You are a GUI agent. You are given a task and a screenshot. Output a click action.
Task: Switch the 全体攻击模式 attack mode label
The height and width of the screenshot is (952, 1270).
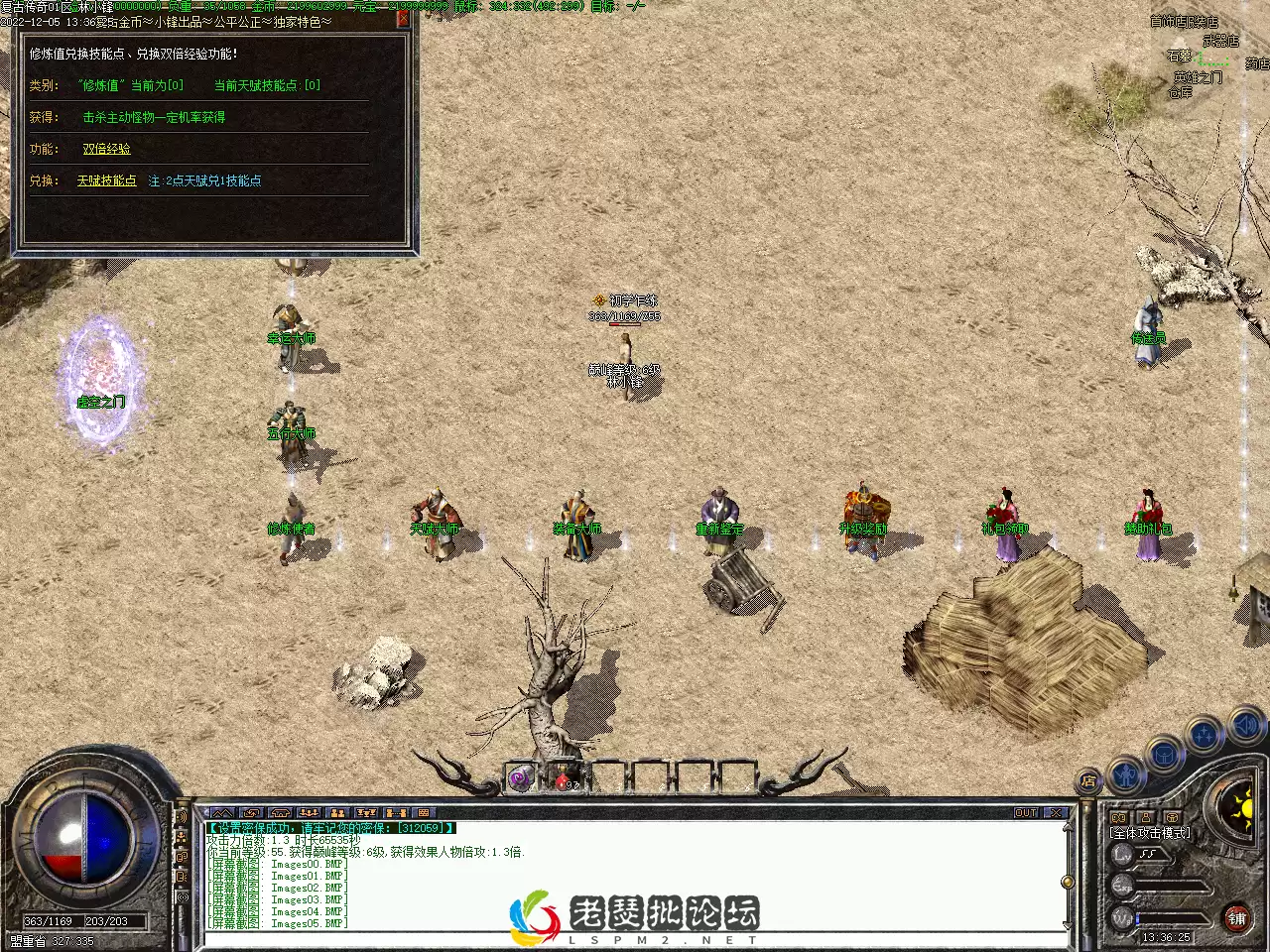click(1150, 833)
